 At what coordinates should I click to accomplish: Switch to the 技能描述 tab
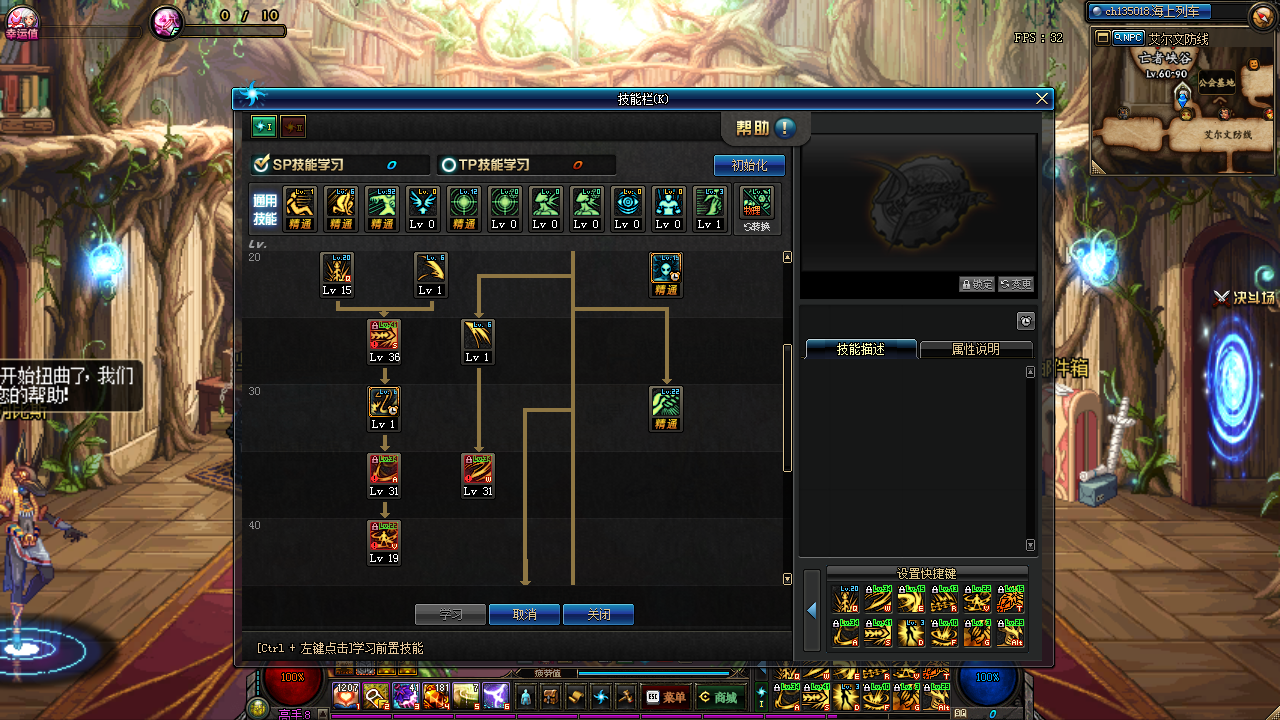point(861,349)
